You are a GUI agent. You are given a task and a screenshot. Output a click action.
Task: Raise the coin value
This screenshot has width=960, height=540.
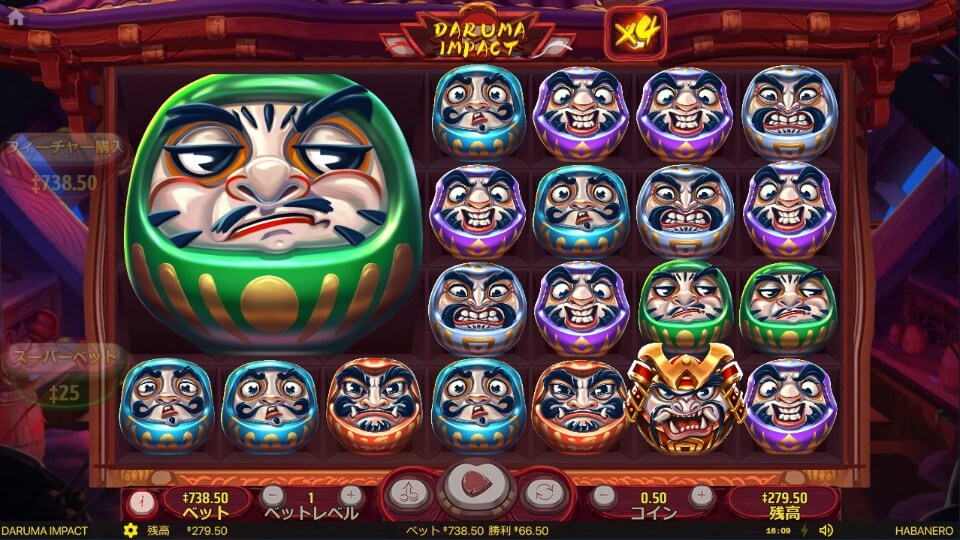(x=702, y=495)
